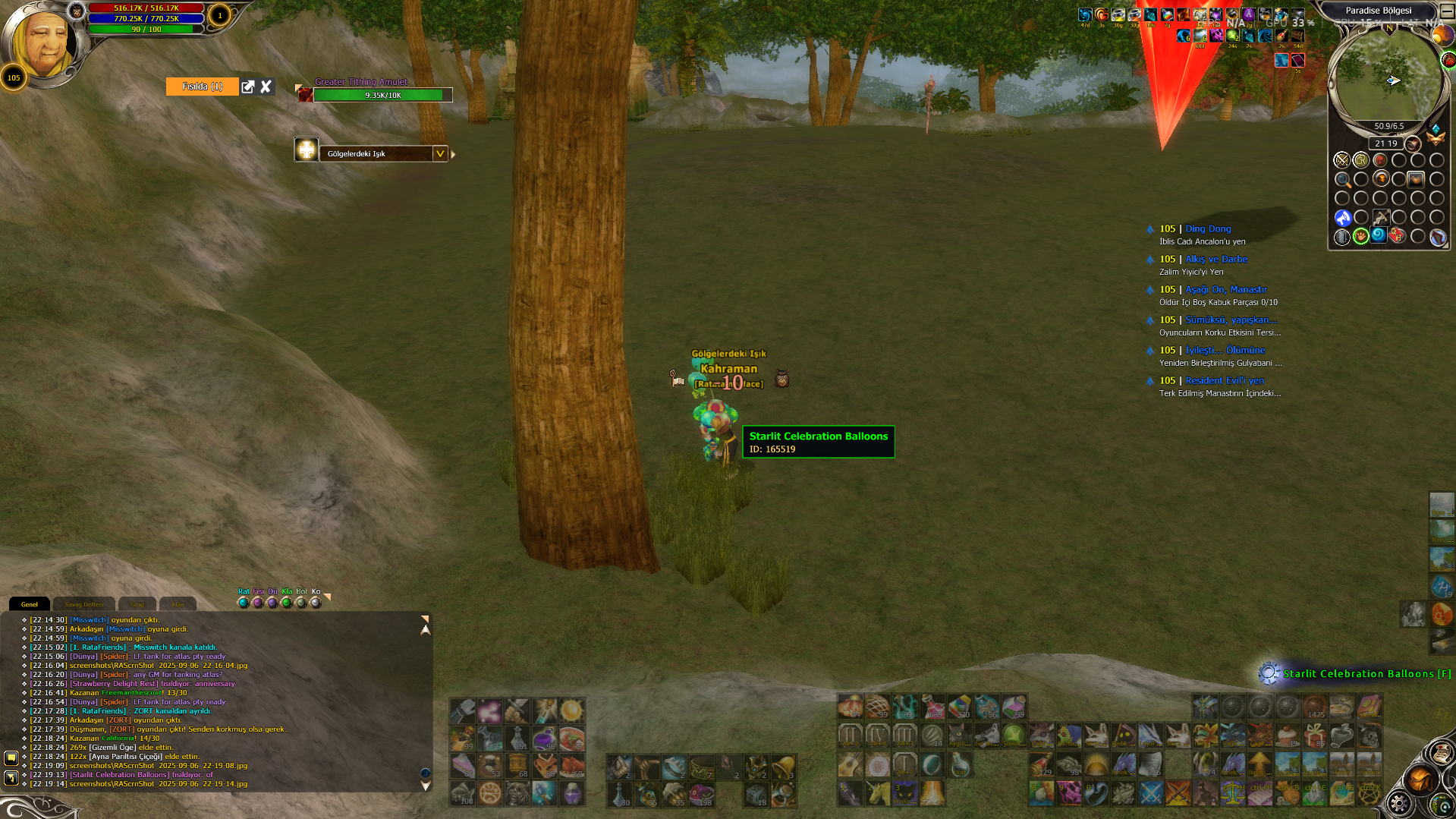Click the magnifying glass icon under minimap
Image resolution: width=1456 pixels, height=819 pixels.
1342,180
